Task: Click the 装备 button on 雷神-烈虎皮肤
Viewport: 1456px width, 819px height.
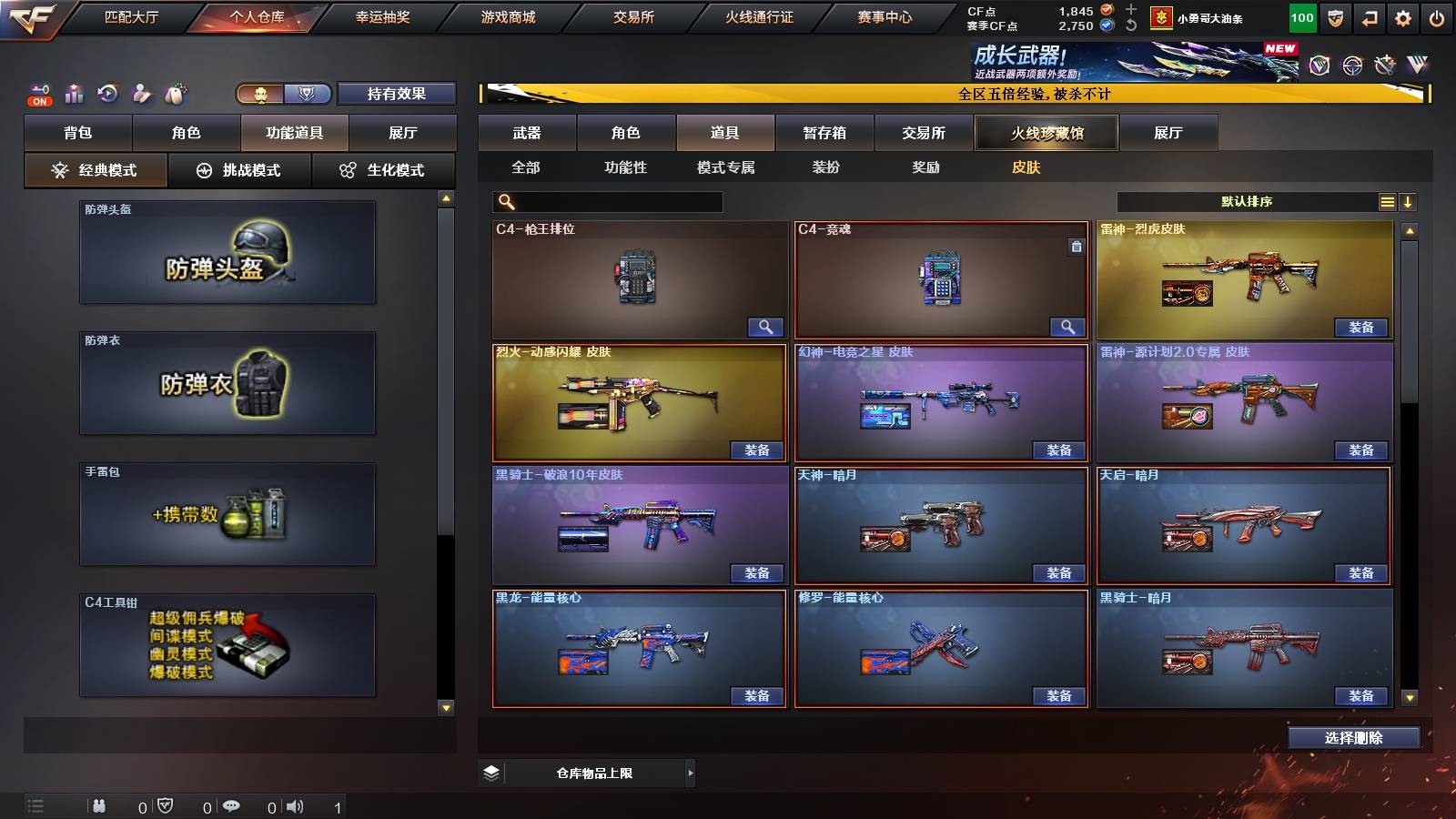Action: pyautogui.click(x=1360, y=327)
